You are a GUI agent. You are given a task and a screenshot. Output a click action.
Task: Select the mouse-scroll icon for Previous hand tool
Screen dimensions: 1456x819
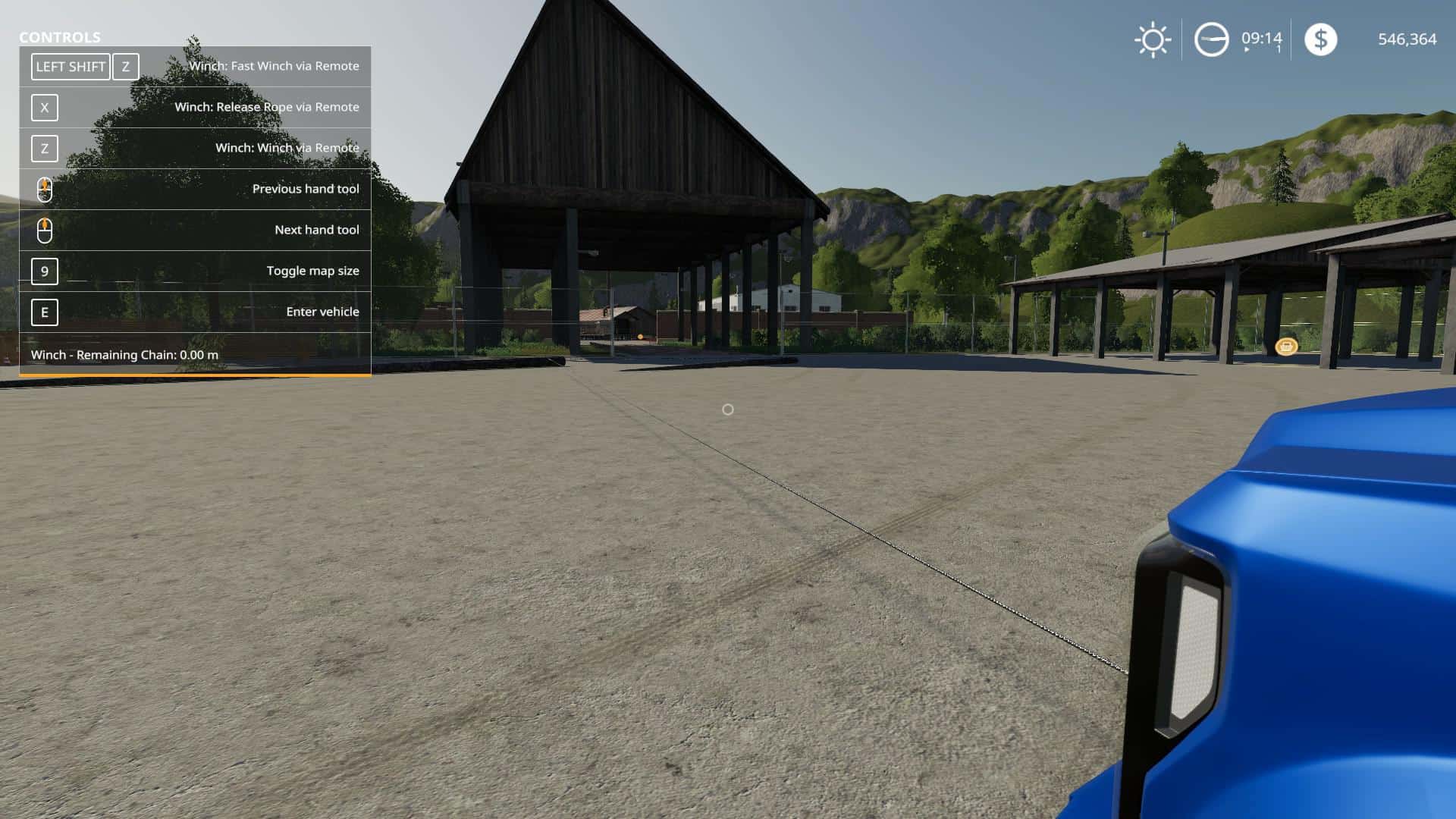45,189
